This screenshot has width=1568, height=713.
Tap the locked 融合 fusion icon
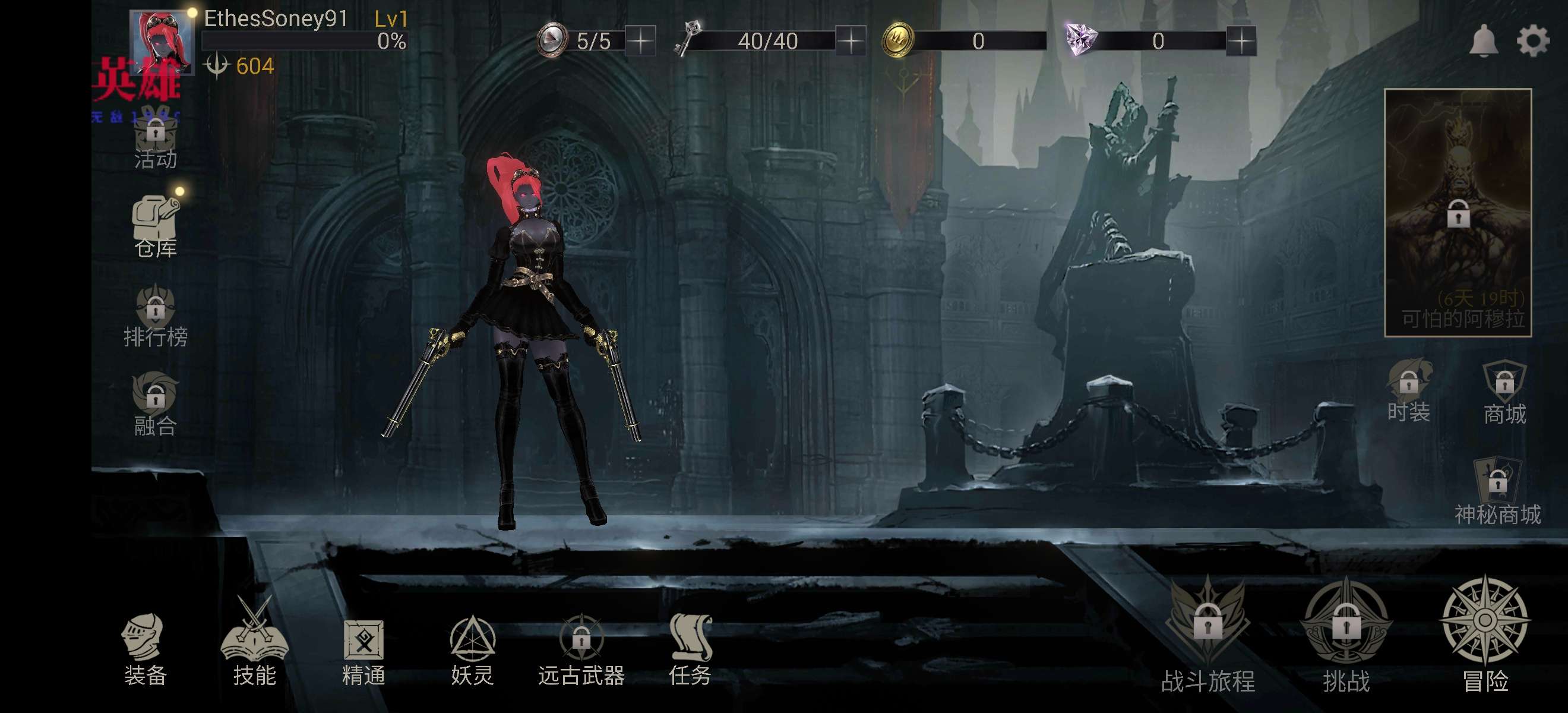pyautogui.click(x=156, y=403)
